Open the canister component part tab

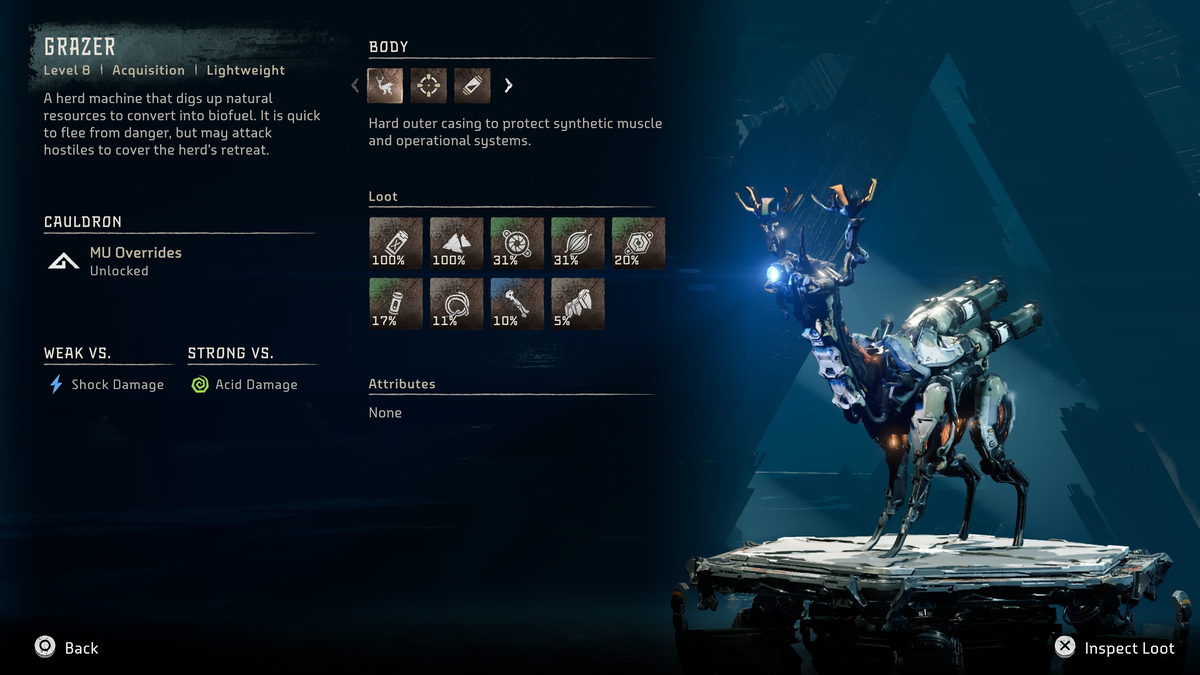pyautogui.click(x=472, y=85)
